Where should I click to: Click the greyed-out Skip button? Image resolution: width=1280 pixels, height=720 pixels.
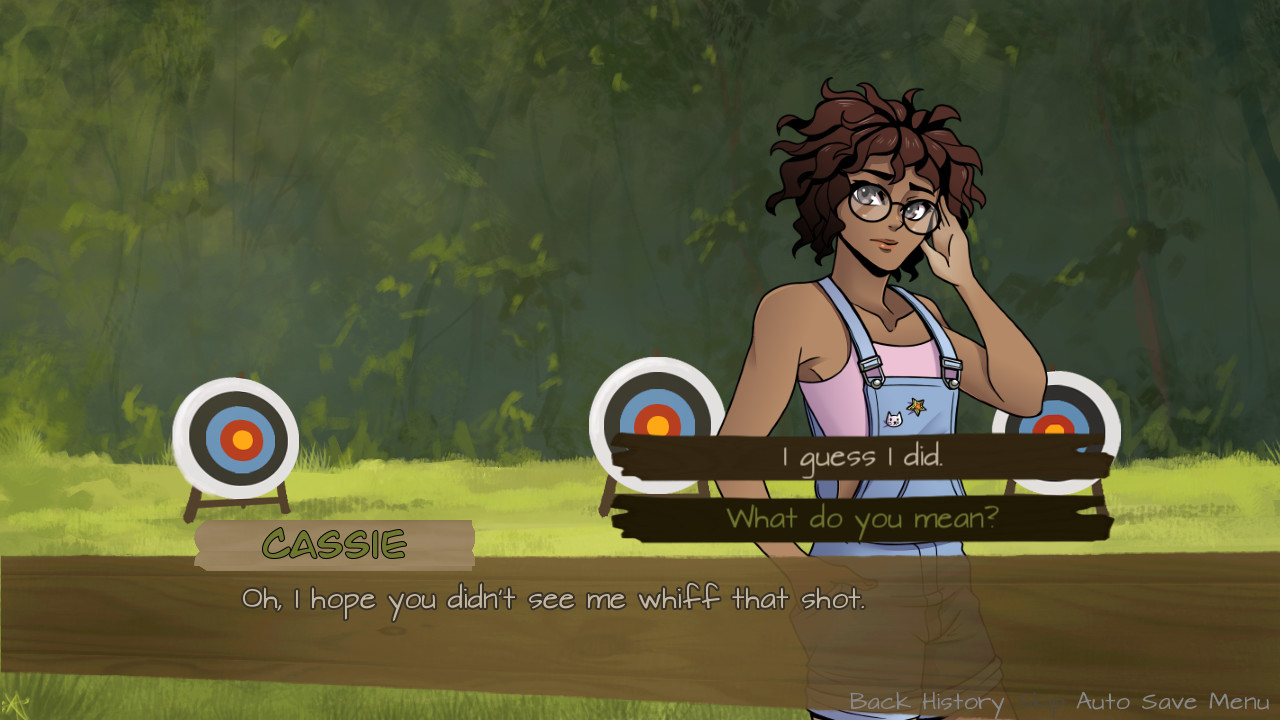point(1040,702)
